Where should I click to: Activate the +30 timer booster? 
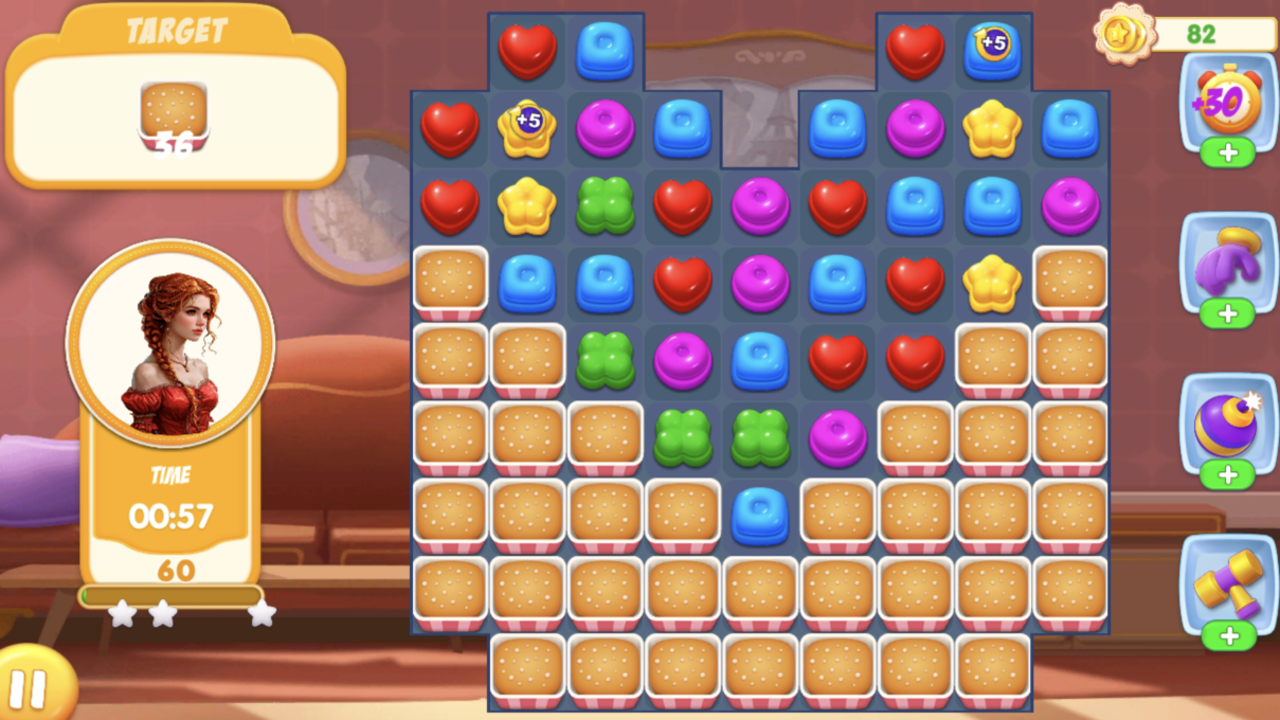1228,100
